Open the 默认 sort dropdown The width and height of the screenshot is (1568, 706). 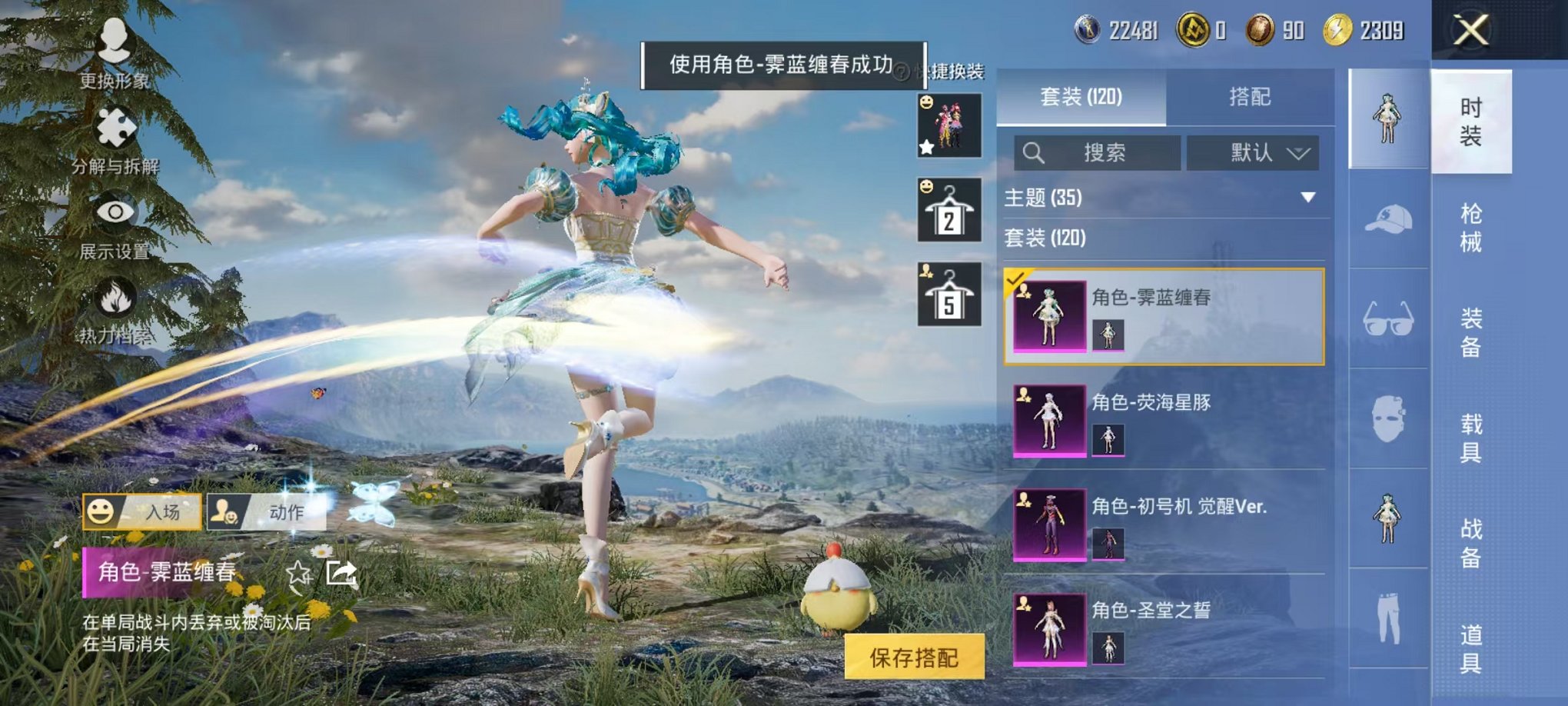(x=1251, y=152)
